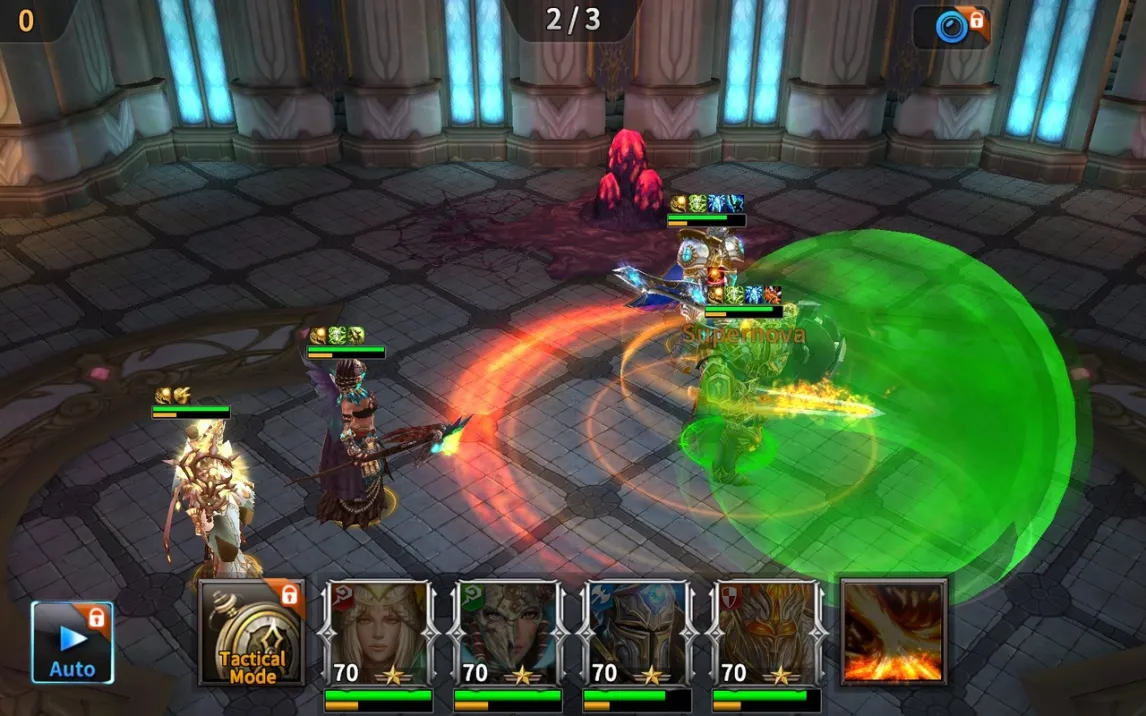Viewport: 1146px width, 716px height.
Task: Select the masked feathered hero portrait
Action: pyautogui.click(x=508, y=632)
